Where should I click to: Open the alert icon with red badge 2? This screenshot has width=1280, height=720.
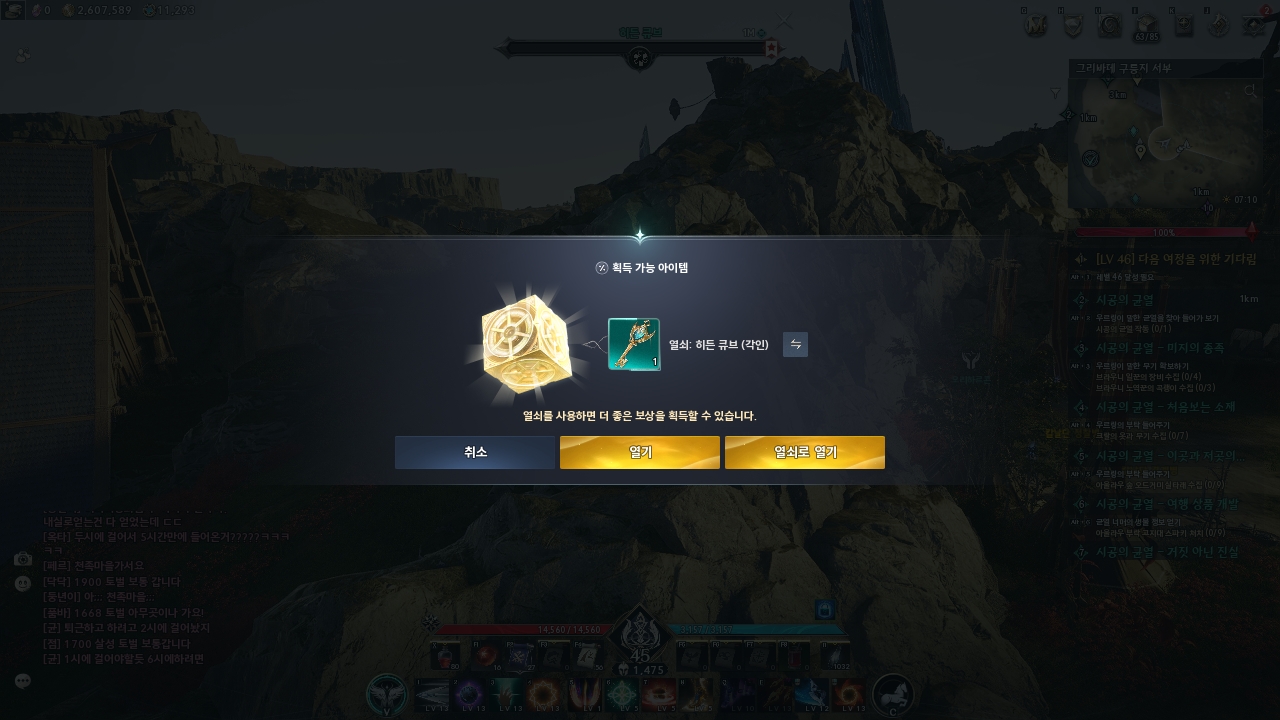pyautogui.click(x=1252, y=26)
